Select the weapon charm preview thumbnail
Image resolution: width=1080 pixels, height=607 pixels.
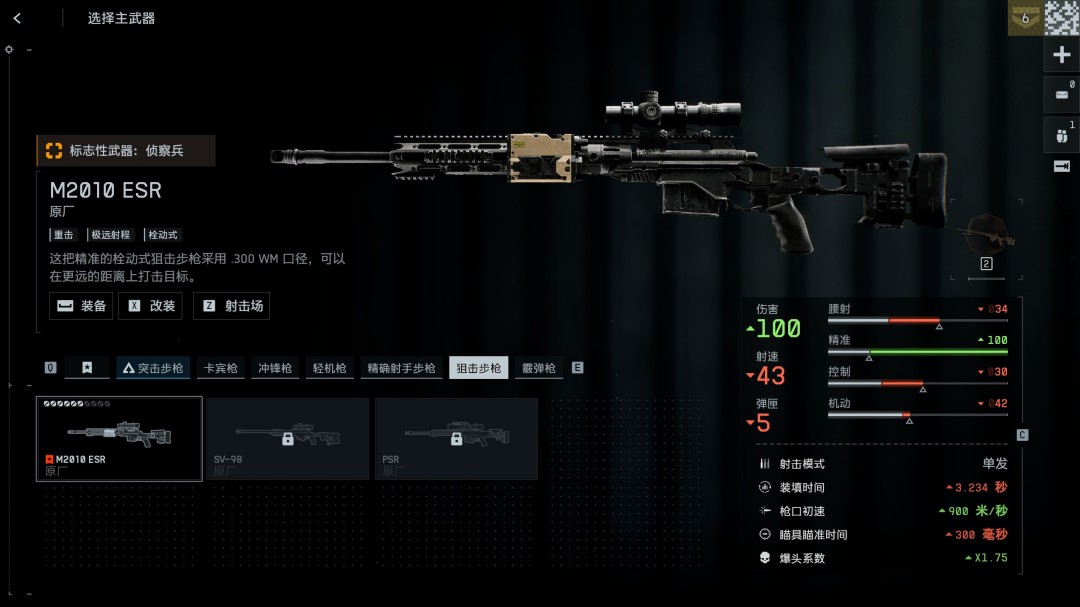coord(985,234)
